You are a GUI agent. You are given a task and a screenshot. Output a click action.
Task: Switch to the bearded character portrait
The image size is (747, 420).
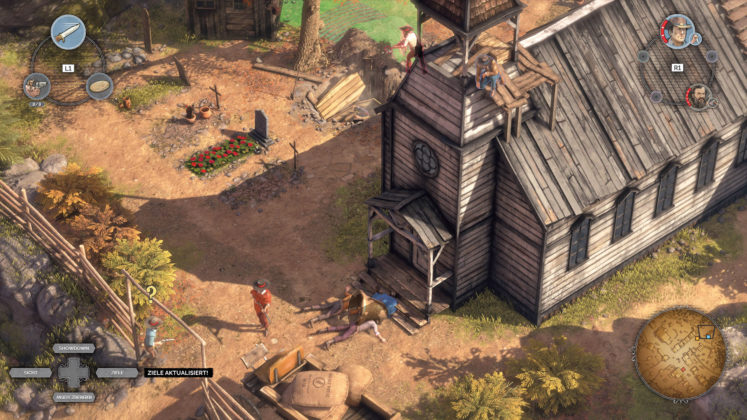coord(697,96)
